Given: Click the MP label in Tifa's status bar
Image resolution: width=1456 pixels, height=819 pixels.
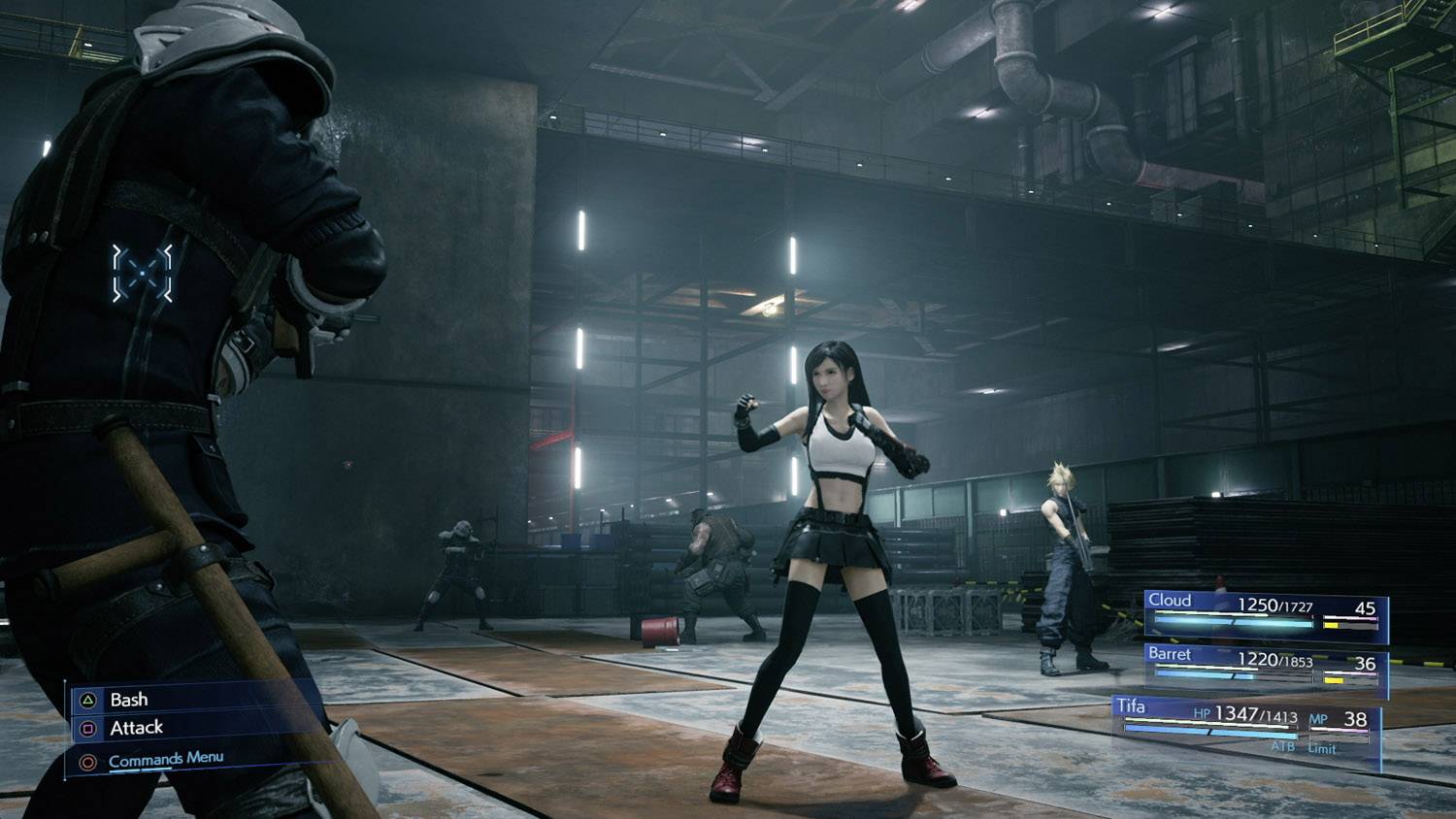Looking at the screenshot, I should (x=1319, y=718).
